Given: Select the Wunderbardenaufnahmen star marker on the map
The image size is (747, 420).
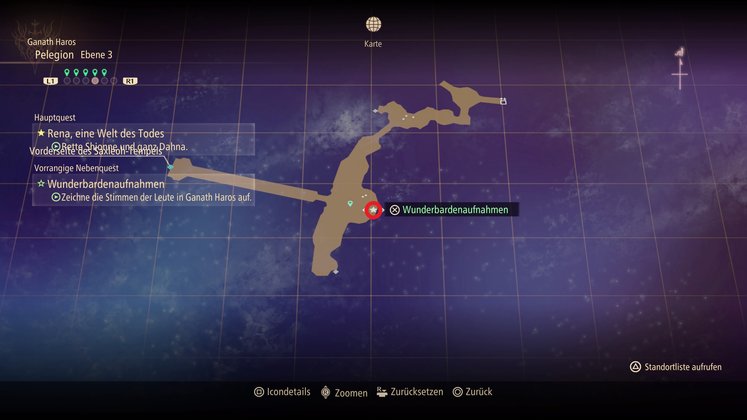Looking at the screenshot, I should [x=373, y=210].
